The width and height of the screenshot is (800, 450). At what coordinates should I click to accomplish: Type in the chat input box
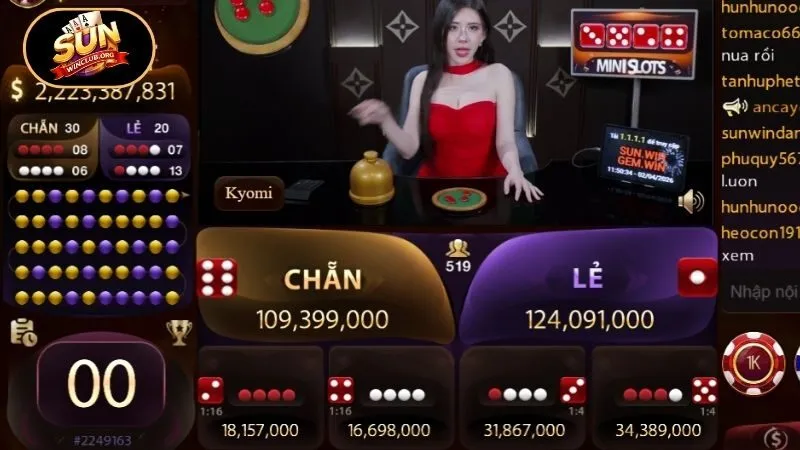pos(762,292)
